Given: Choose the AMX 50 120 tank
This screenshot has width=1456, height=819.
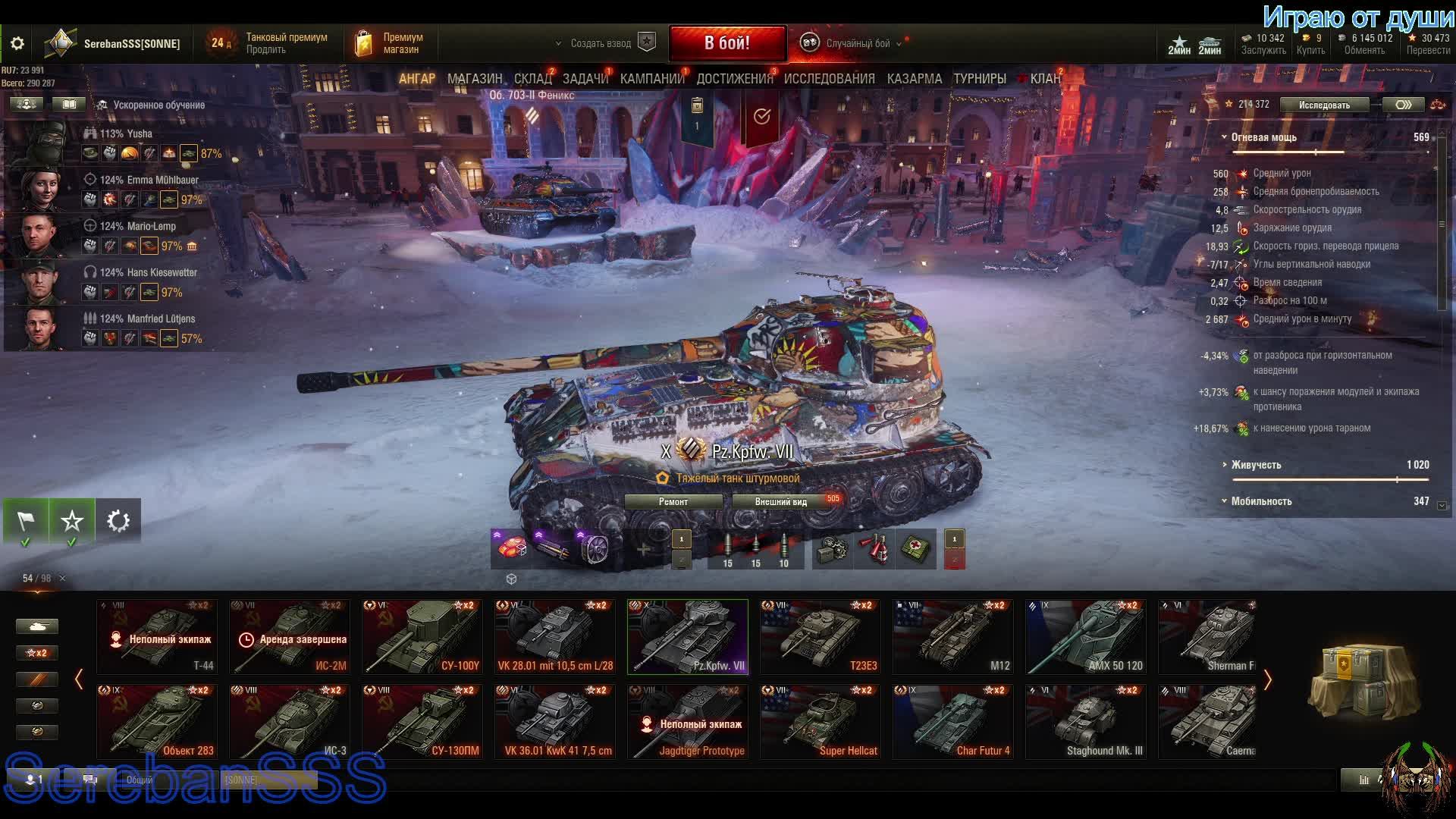Looking at the screenshot, I should (1086, 637).
